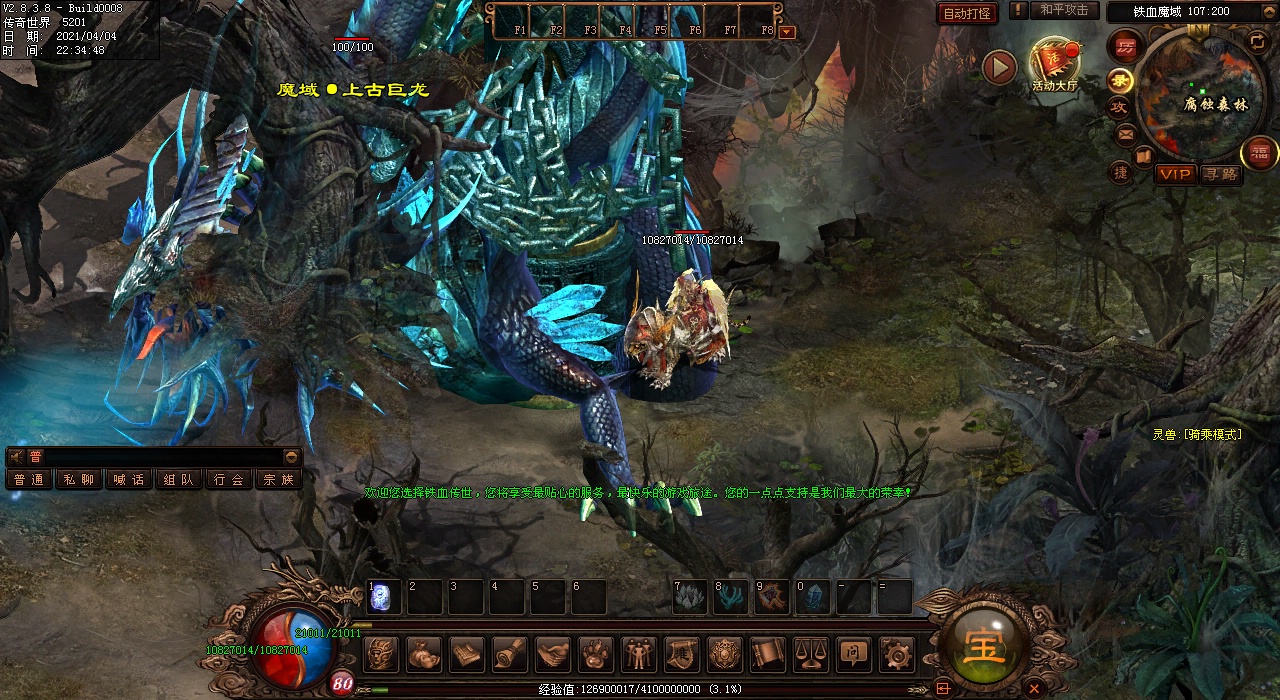Open the 活动大厅 events hall icon
The image size is (1280, 700).
[x=1054, y=65]
